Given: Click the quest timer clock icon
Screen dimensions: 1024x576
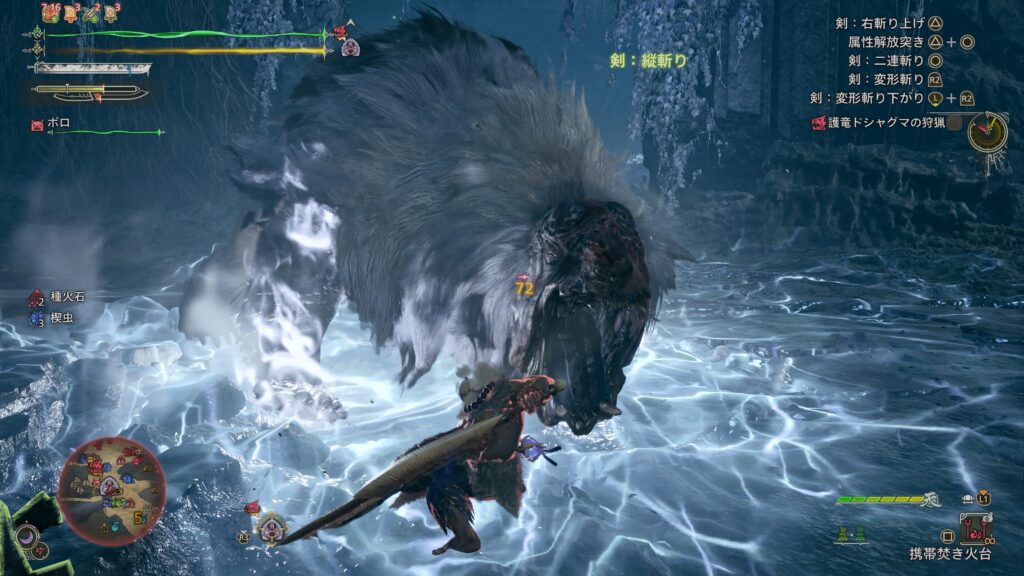Looking at the screenshot, I should coord(987,131).
